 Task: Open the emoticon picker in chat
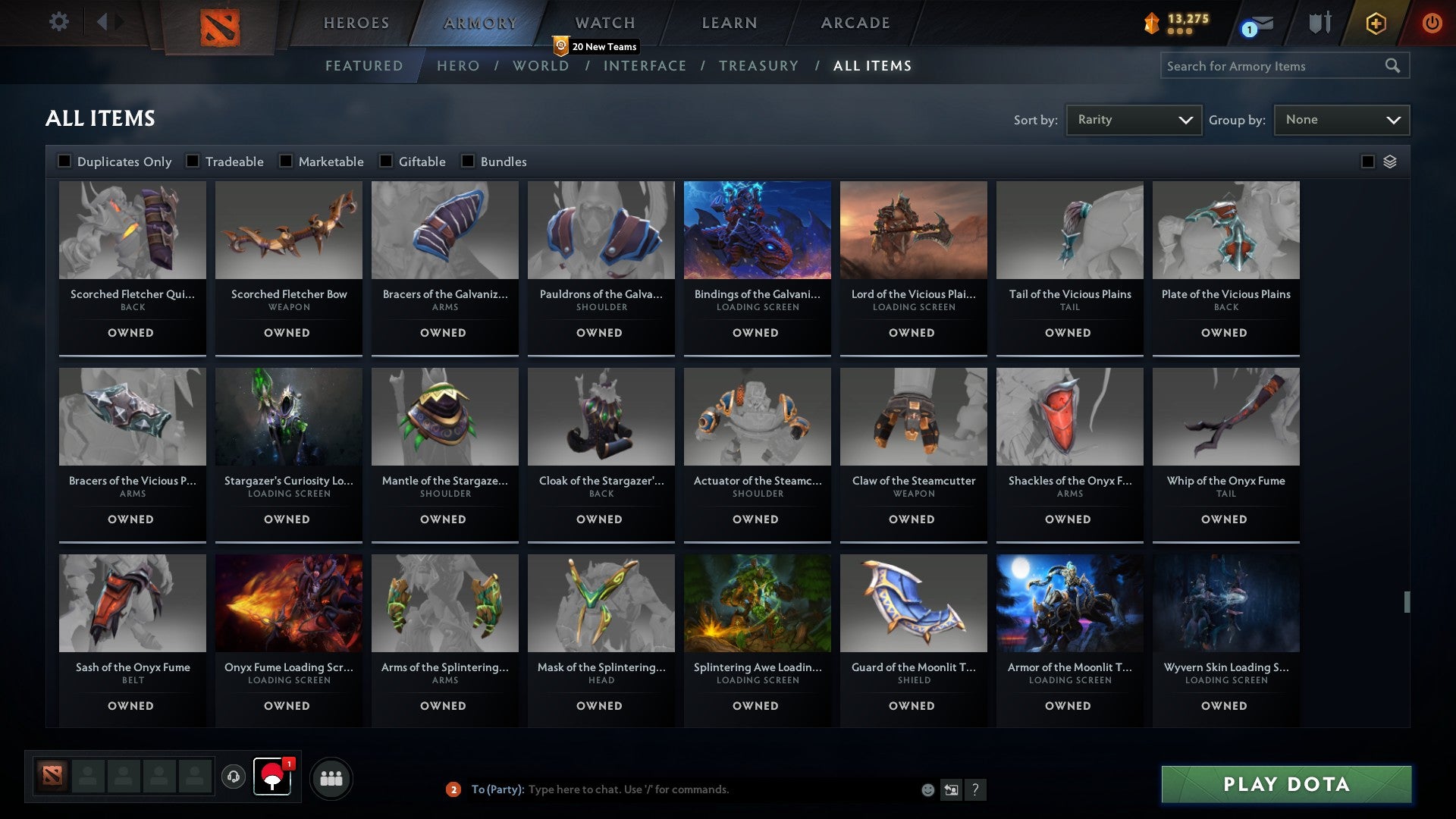pos(927,789)
